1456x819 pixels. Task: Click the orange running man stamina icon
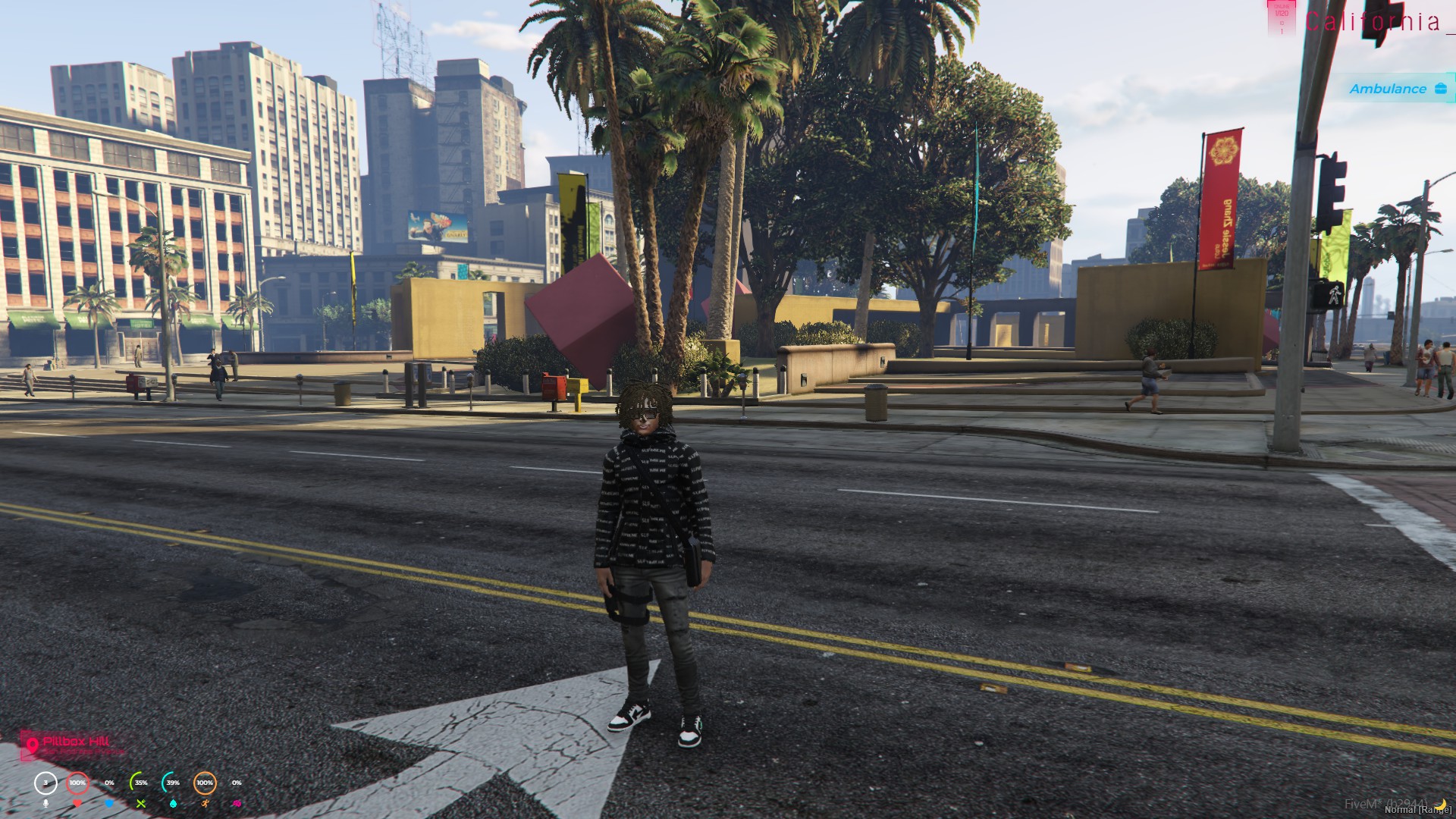click(205, 803)
